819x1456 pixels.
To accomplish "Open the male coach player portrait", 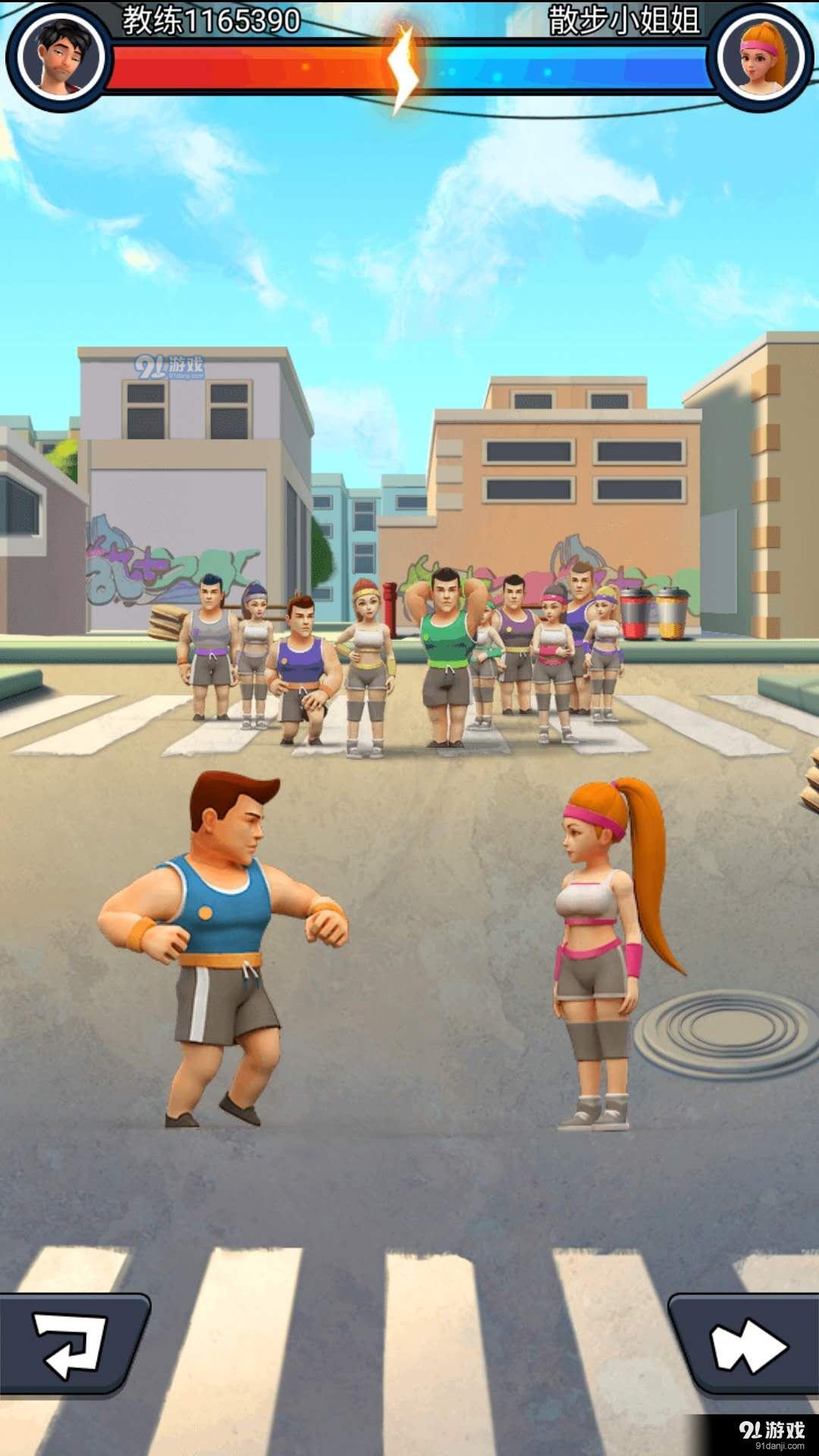I will [x=61, y=57].
